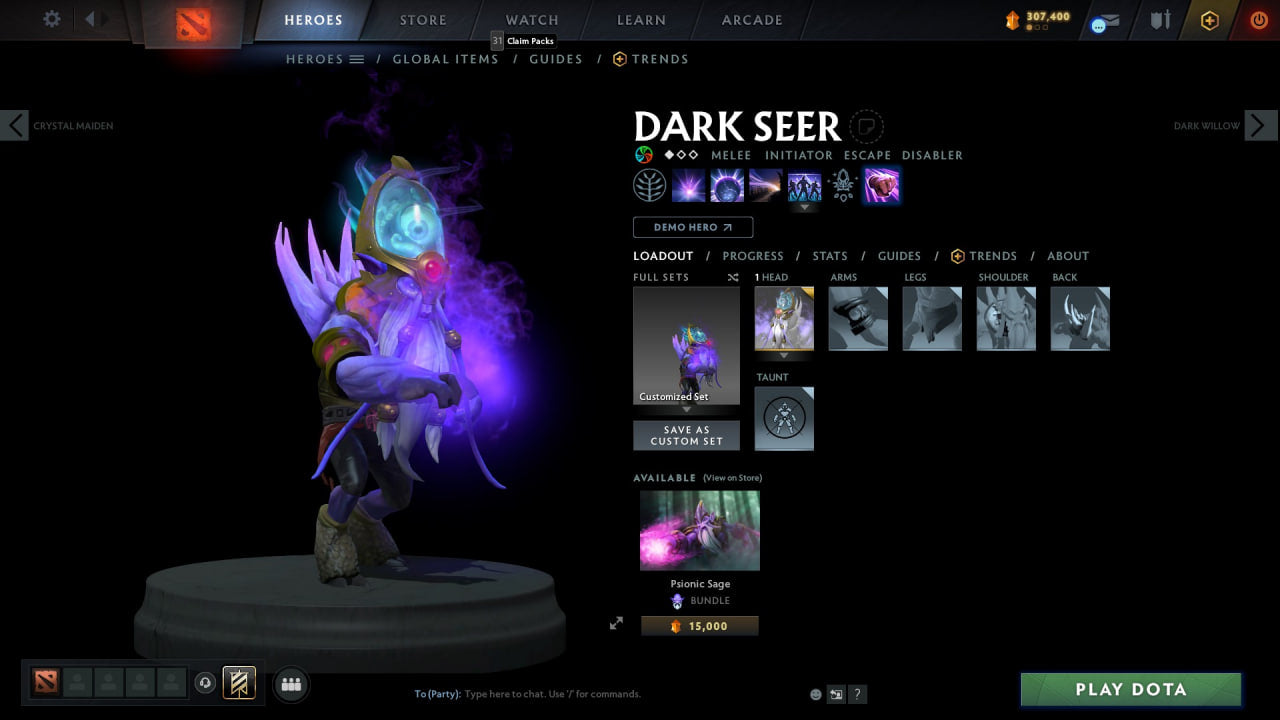1280x720 pixels.
Task: Click the Dota Plus hexagon icon
Action: click(1207, 20)
